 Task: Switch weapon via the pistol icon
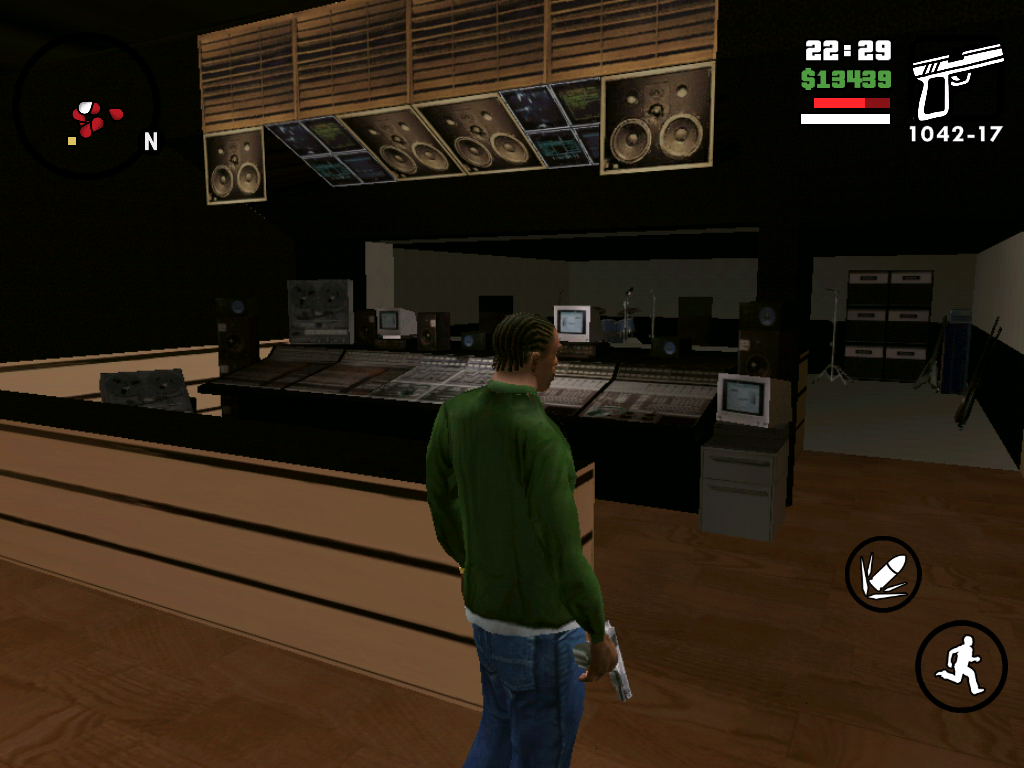(x=955, y=82)
